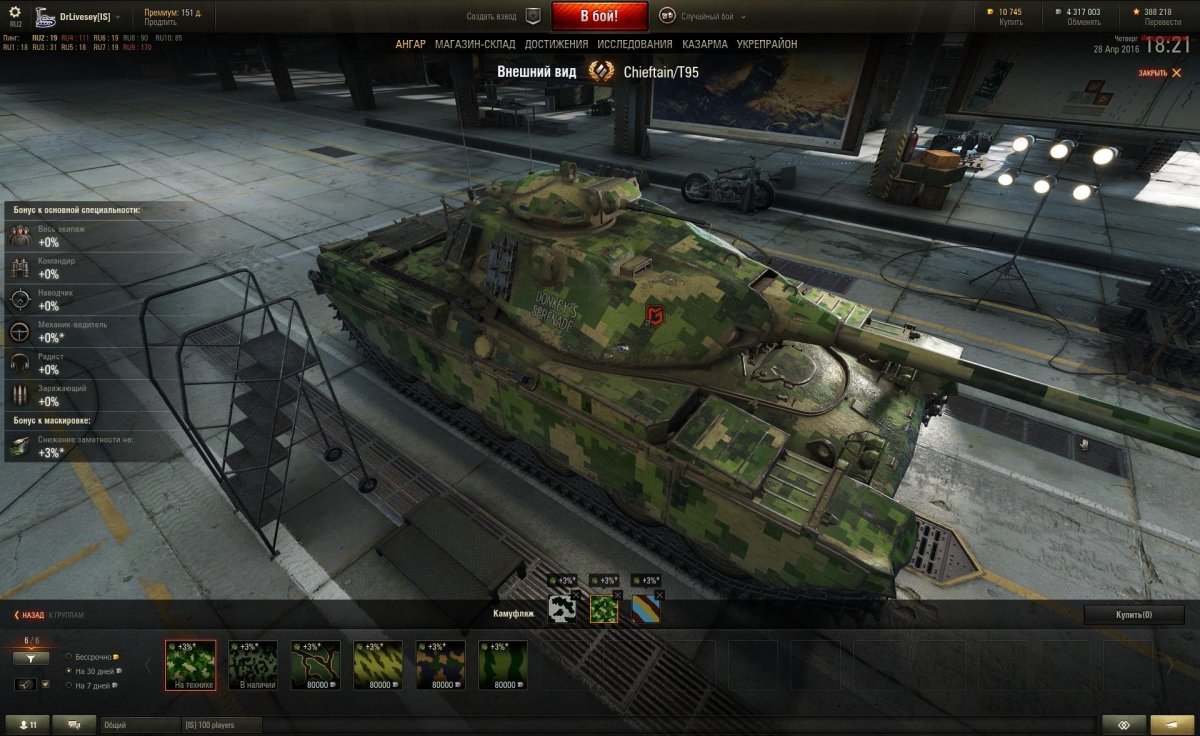Open the «Казарма» tab
The image size is (1200, 736).
tap(705, 44)
